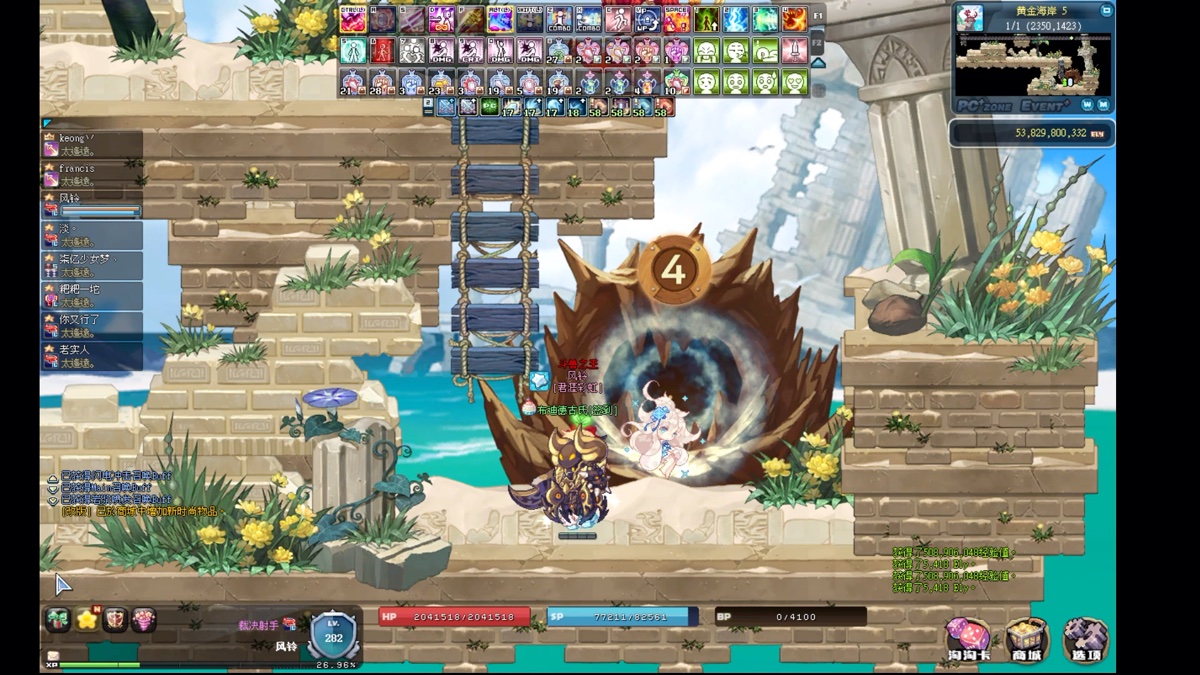Switch the skill bar to page F2
This screenshot has height=675, width=1200.
[x=818, y=45]
